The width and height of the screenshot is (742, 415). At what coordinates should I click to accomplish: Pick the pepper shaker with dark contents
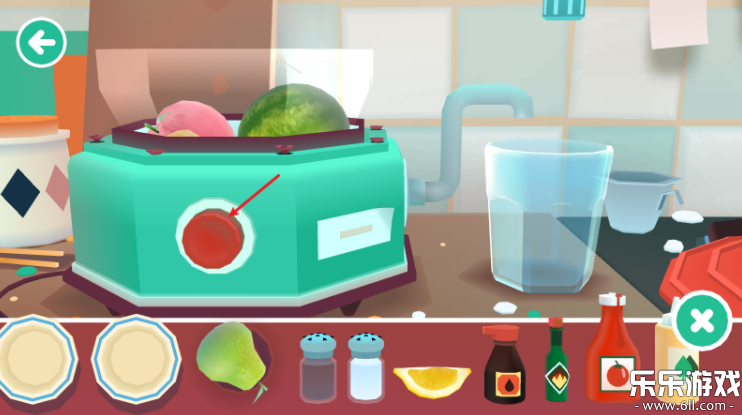point(318,368)
